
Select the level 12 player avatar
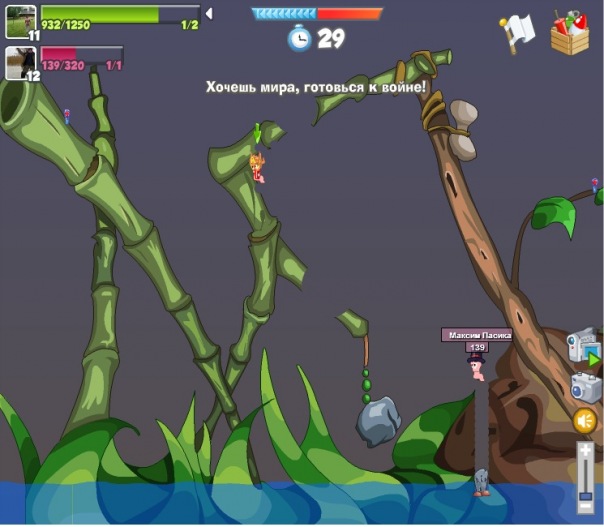20,63
